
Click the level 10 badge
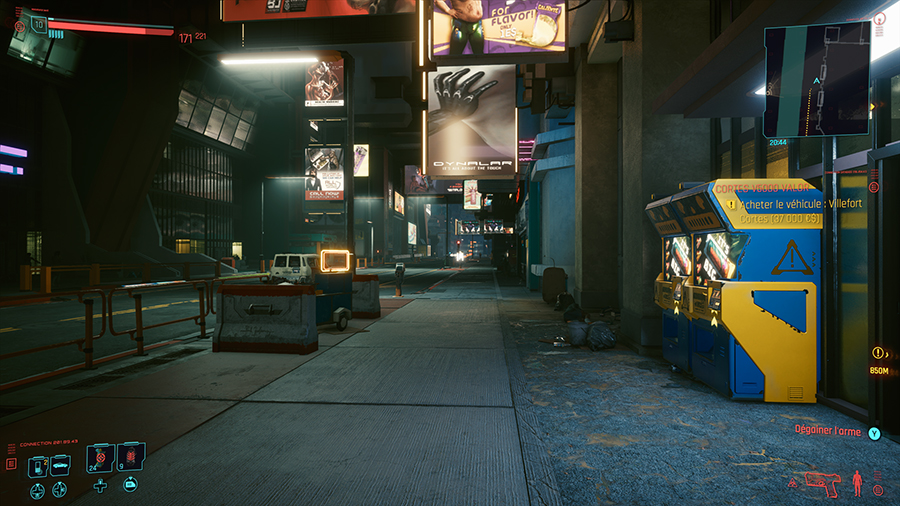click(x=39, y=23)
